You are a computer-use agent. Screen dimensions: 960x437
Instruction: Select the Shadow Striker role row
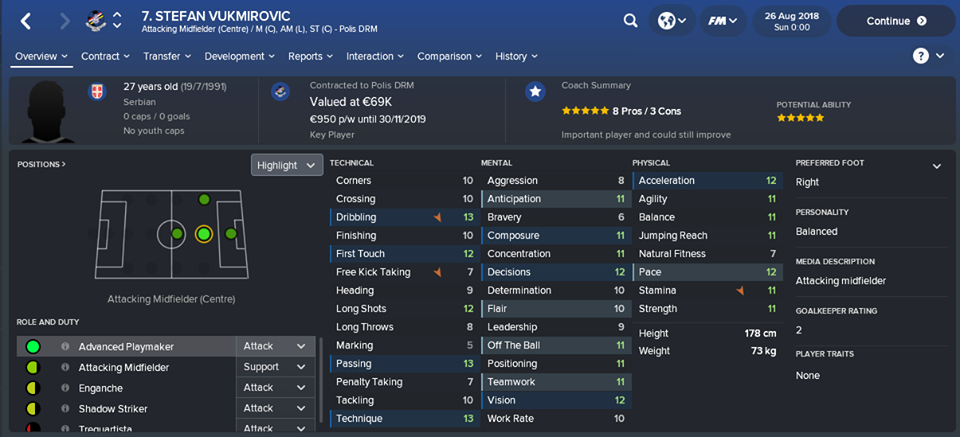(x=113, y=408)
